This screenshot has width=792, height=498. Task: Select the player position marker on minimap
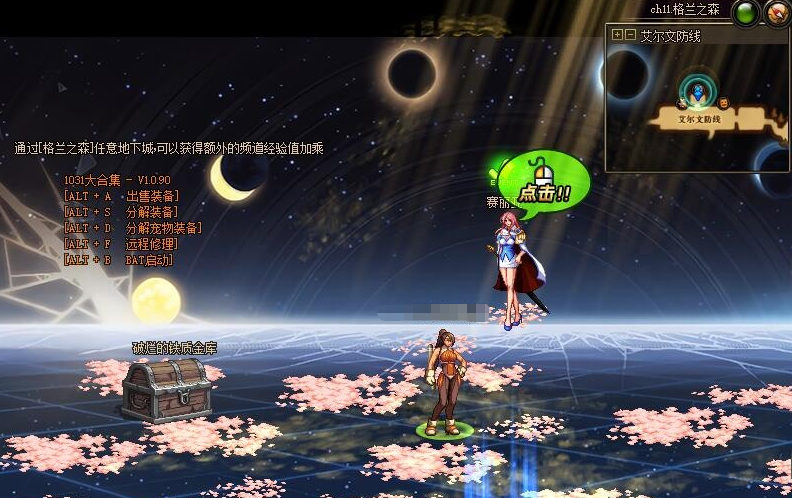(695, 93)
